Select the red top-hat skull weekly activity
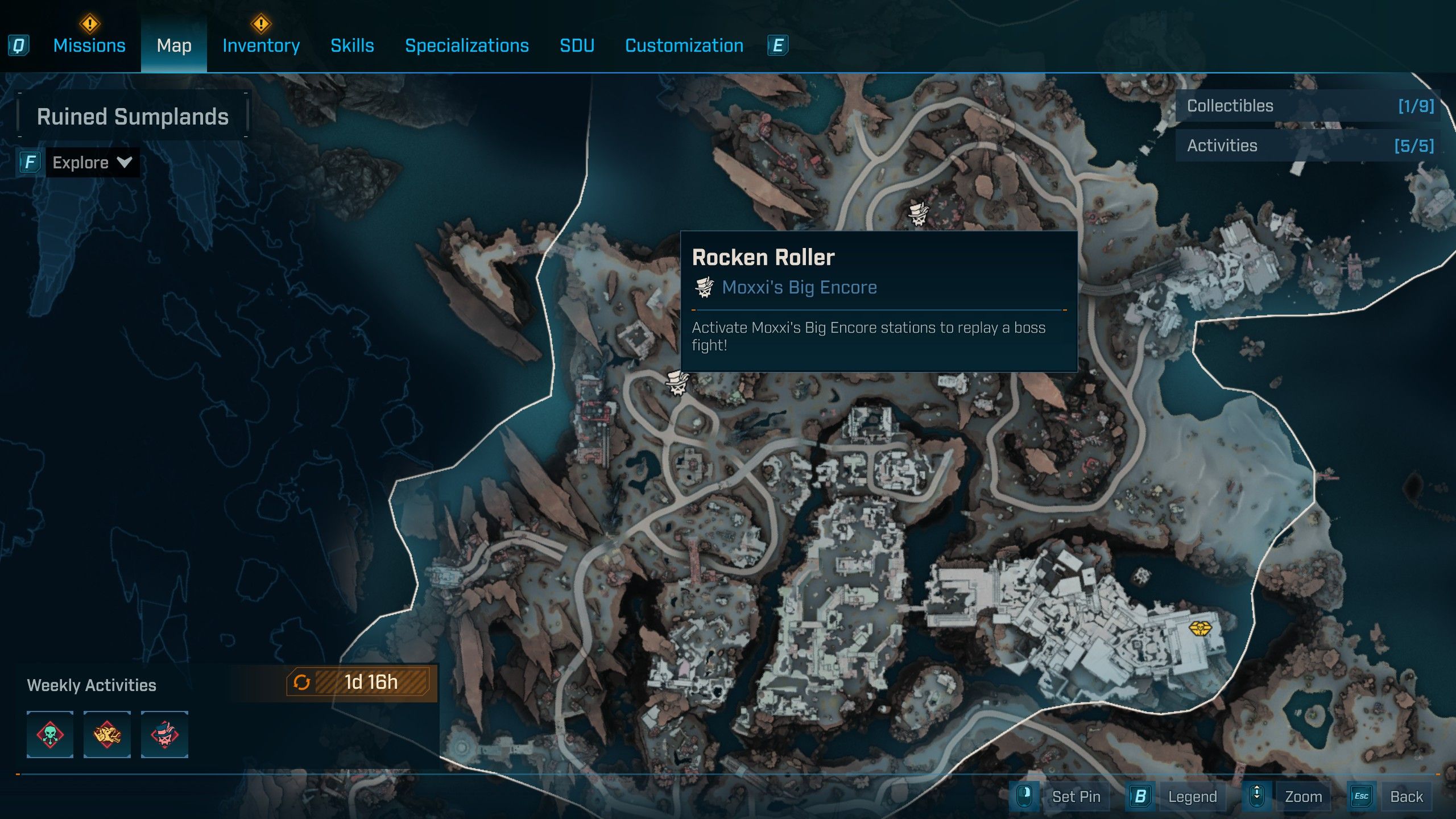 point(164,734)
